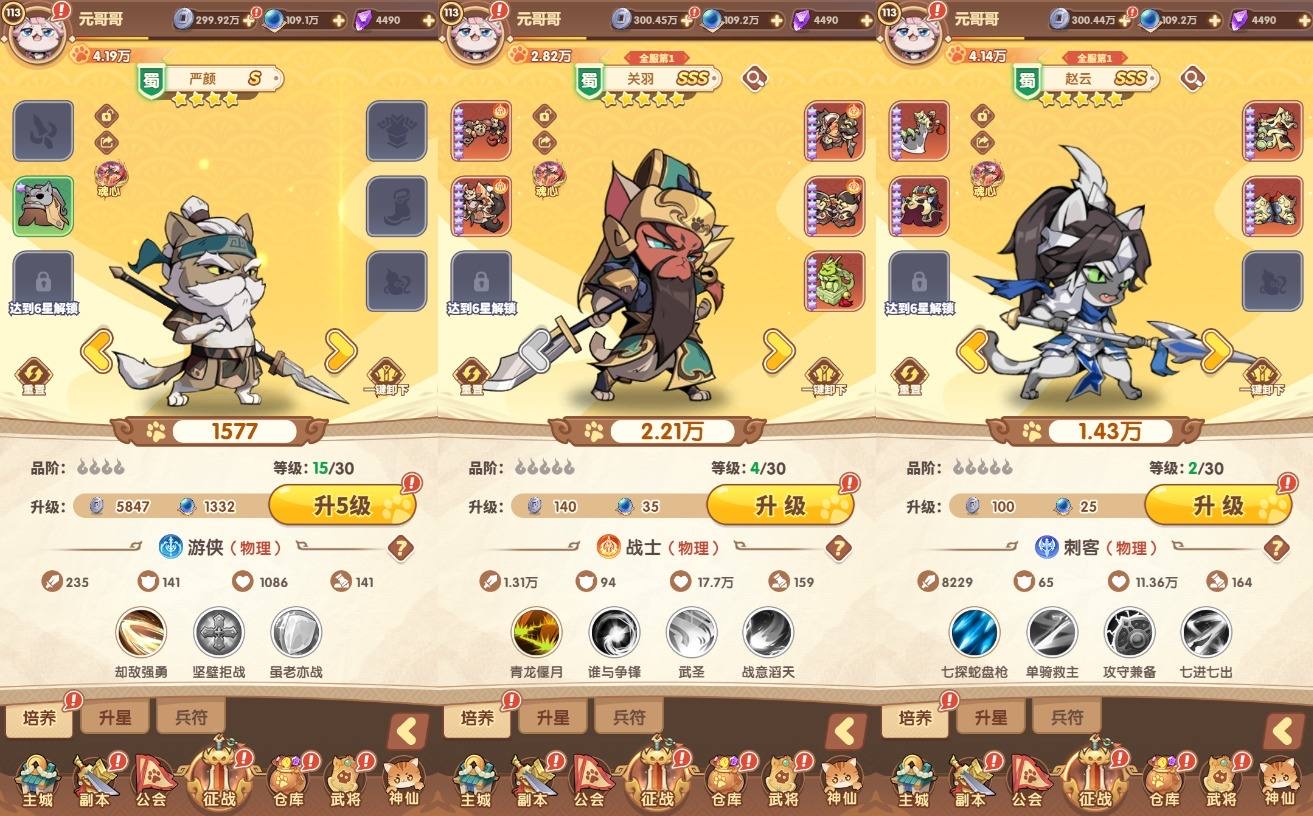This screenshot has height=816, width=1313.
Task: Switch to the 升星 tab
Action: [114, 716]
